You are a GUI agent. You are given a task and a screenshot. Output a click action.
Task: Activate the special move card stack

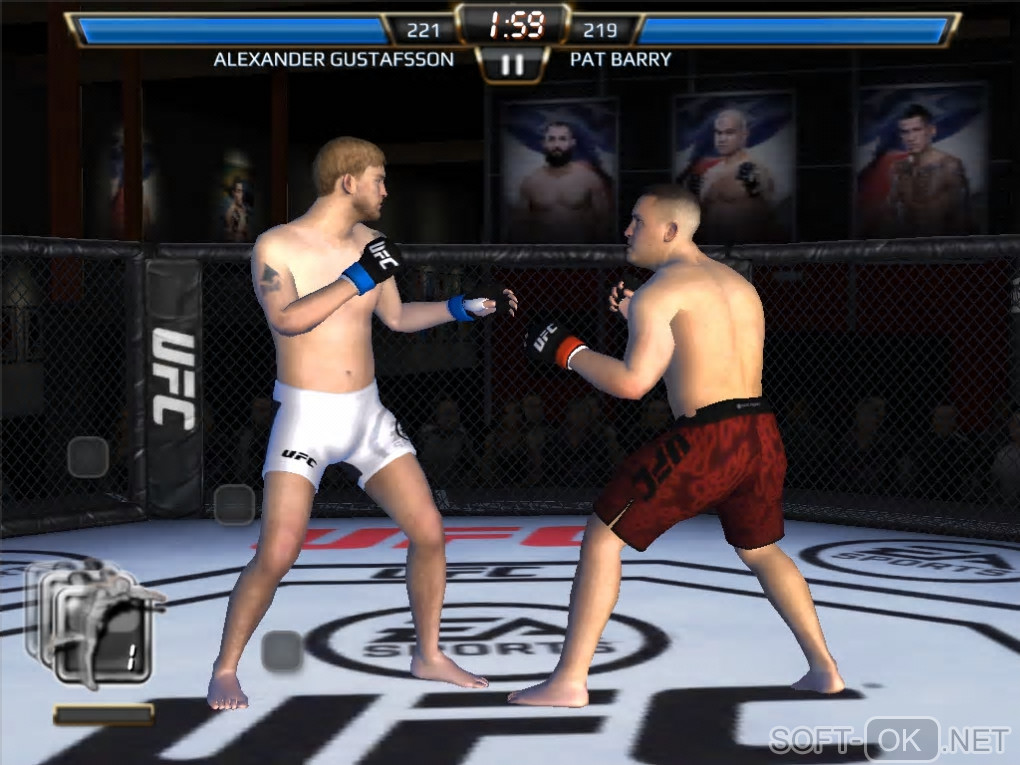95,625
